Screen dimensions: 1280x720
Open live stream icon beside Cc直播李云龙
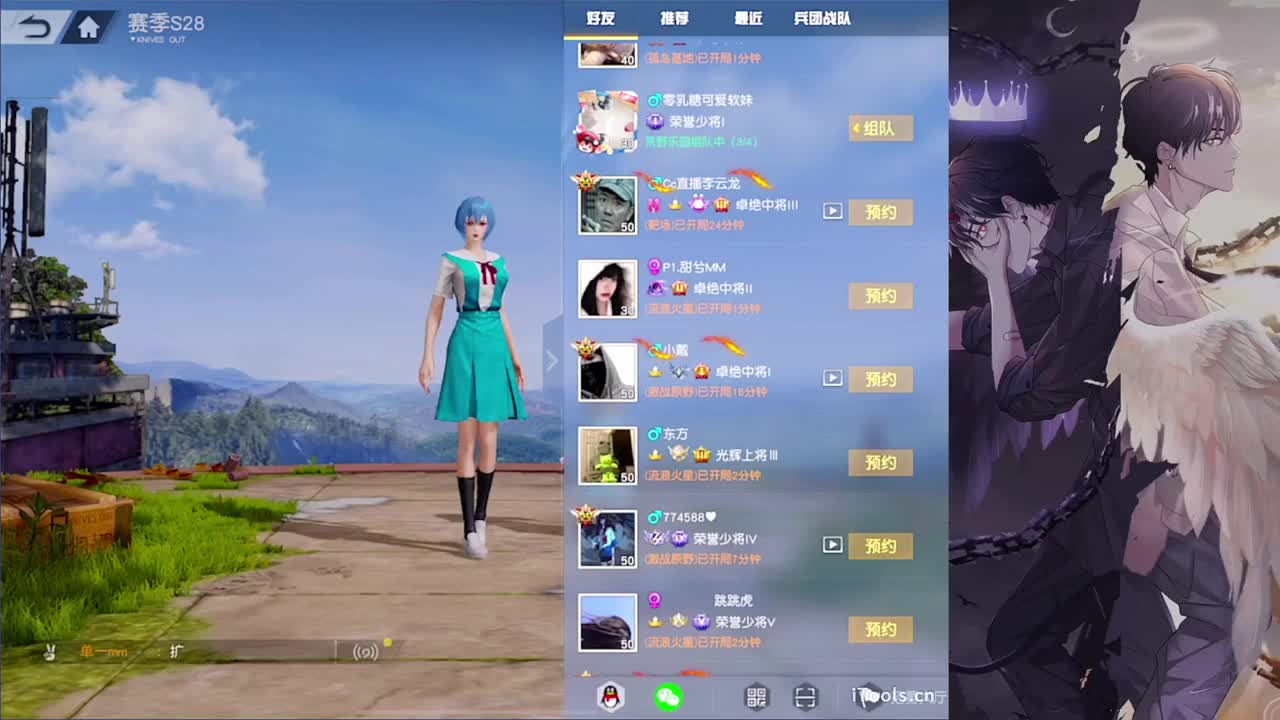[831, 211]
